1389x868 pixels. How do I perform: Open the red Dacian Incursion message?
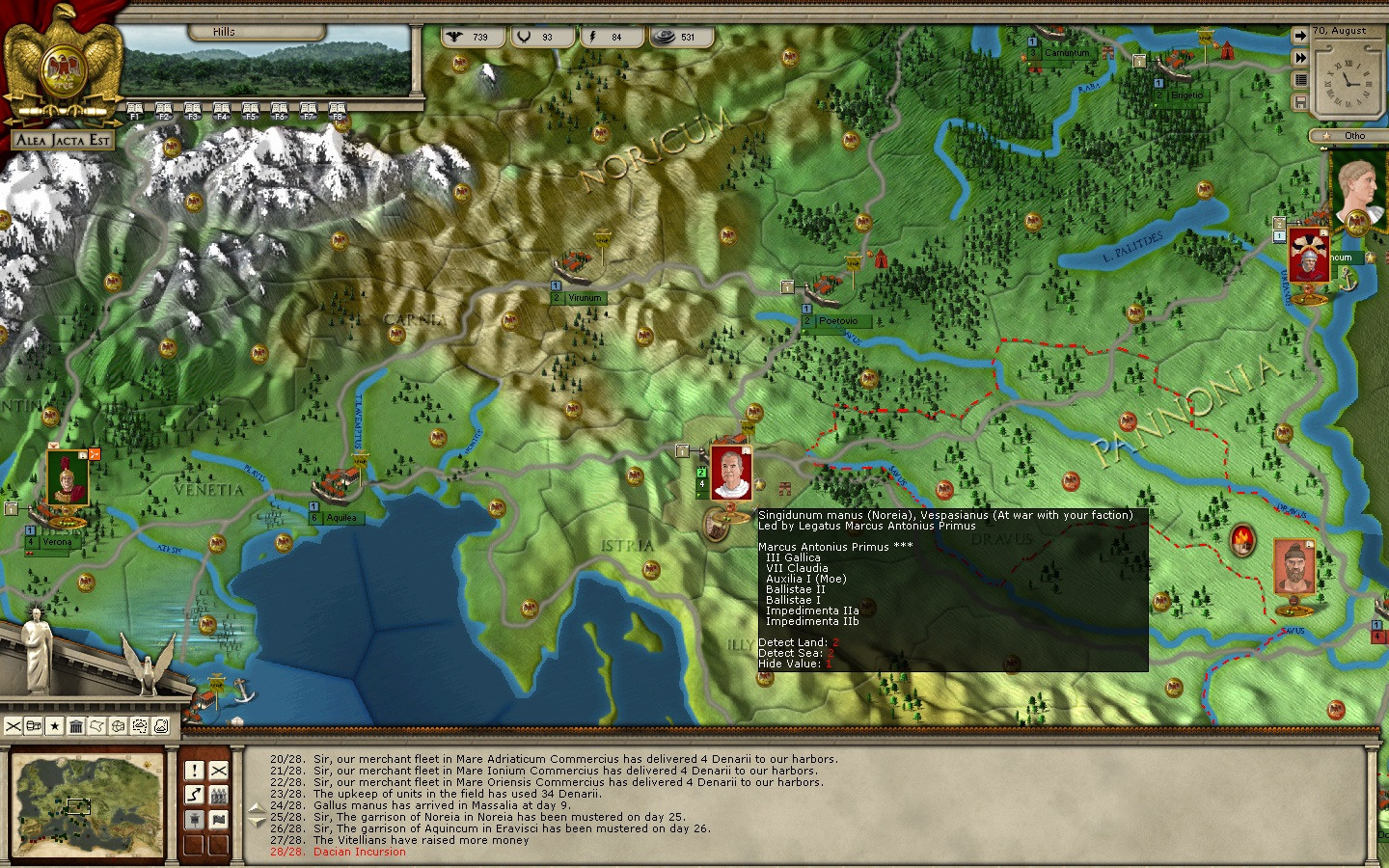point(359,852)
